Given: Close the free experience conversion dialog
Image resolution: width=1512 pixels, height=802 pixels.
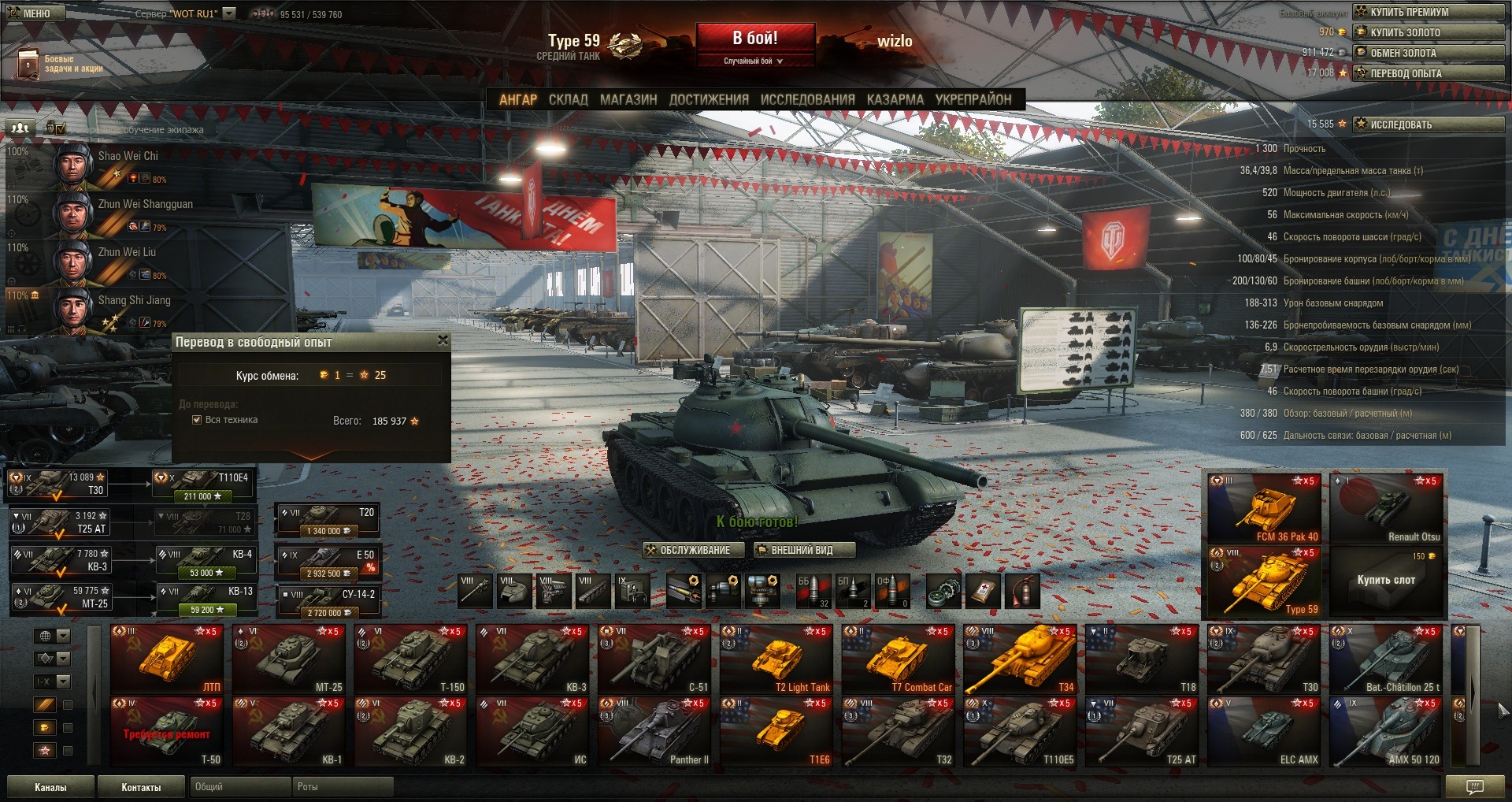Looking at the screenshot, I should click(443, 340).
